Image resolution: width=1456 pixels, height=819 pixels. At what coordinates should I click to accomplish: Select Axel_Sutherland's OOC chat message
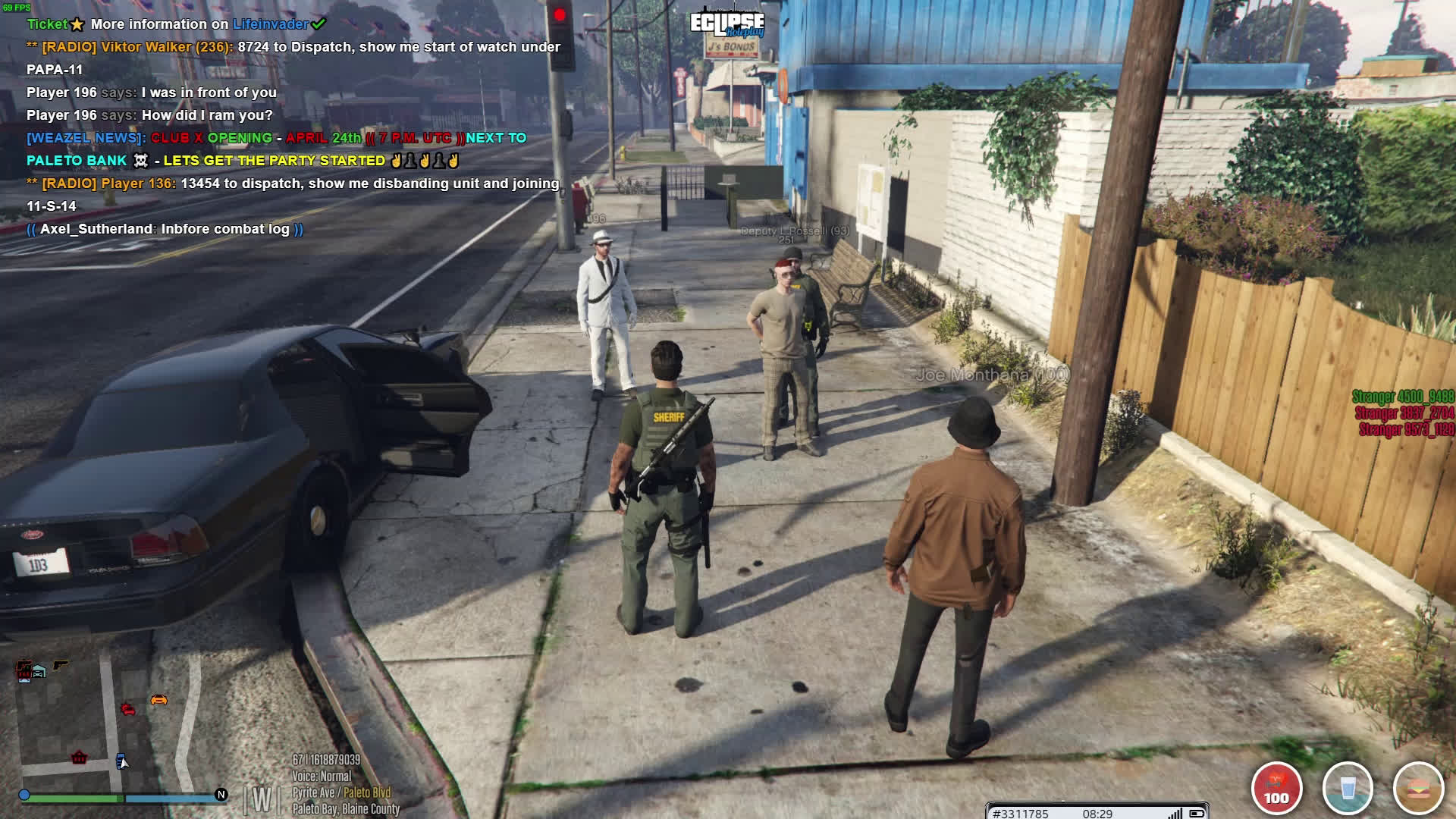[x=165, y=229]
